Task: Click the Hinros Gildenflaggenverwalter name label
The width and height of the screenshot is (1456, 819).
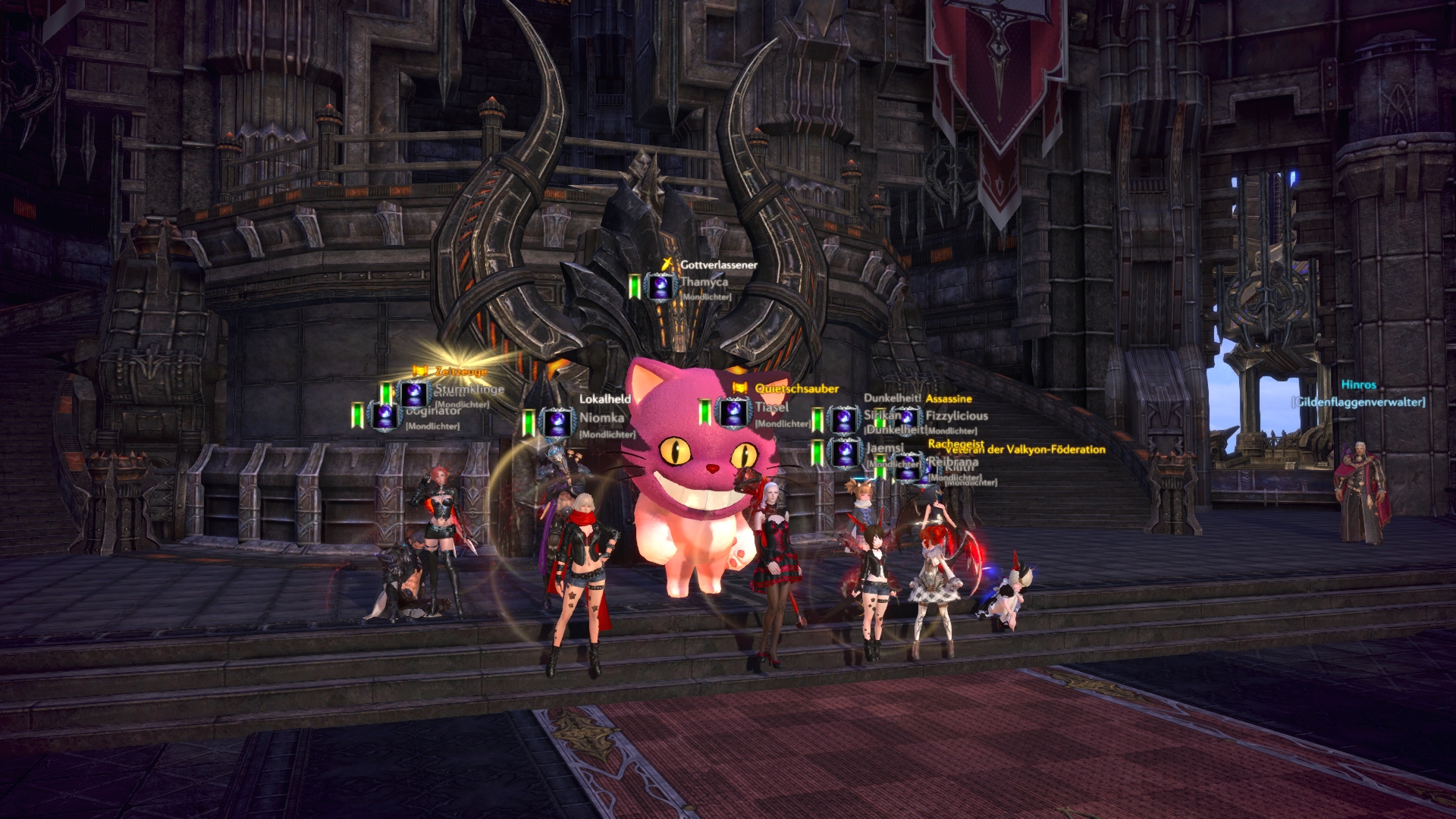Action: (1357, 385)
